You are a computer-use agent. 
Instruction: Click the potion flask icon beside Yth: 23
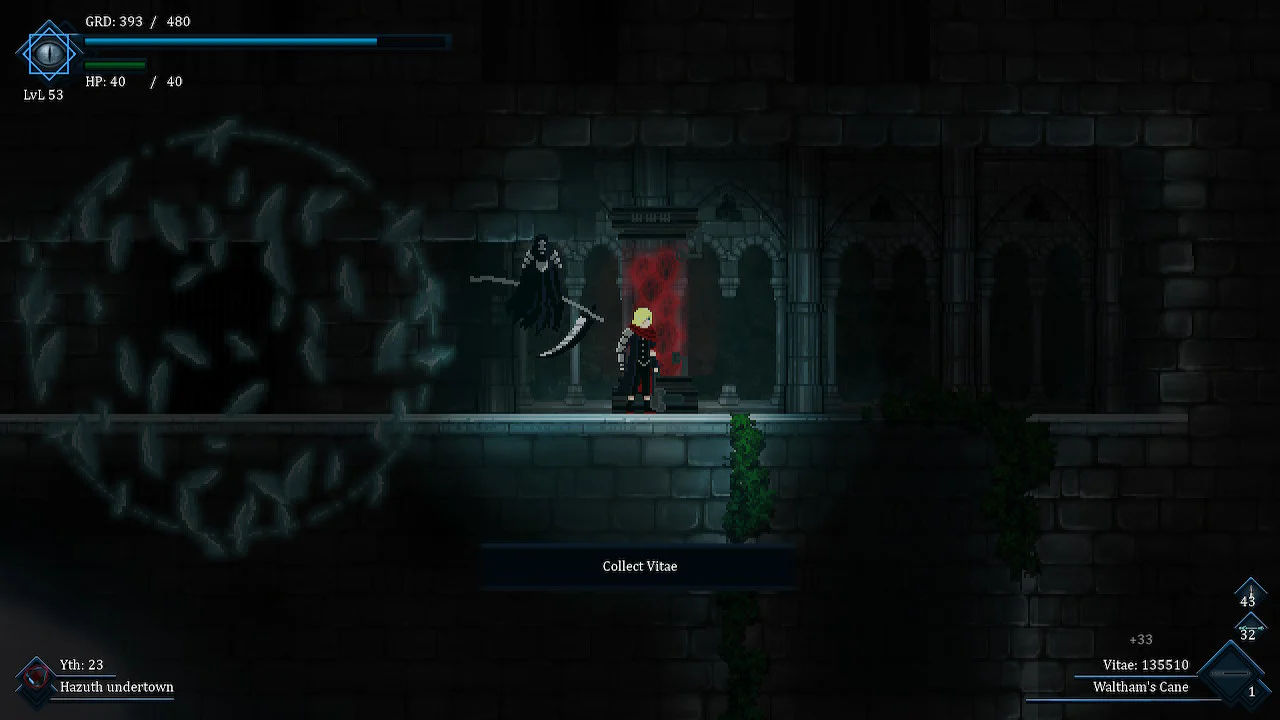pyautogui.click(x=38, y=676)
